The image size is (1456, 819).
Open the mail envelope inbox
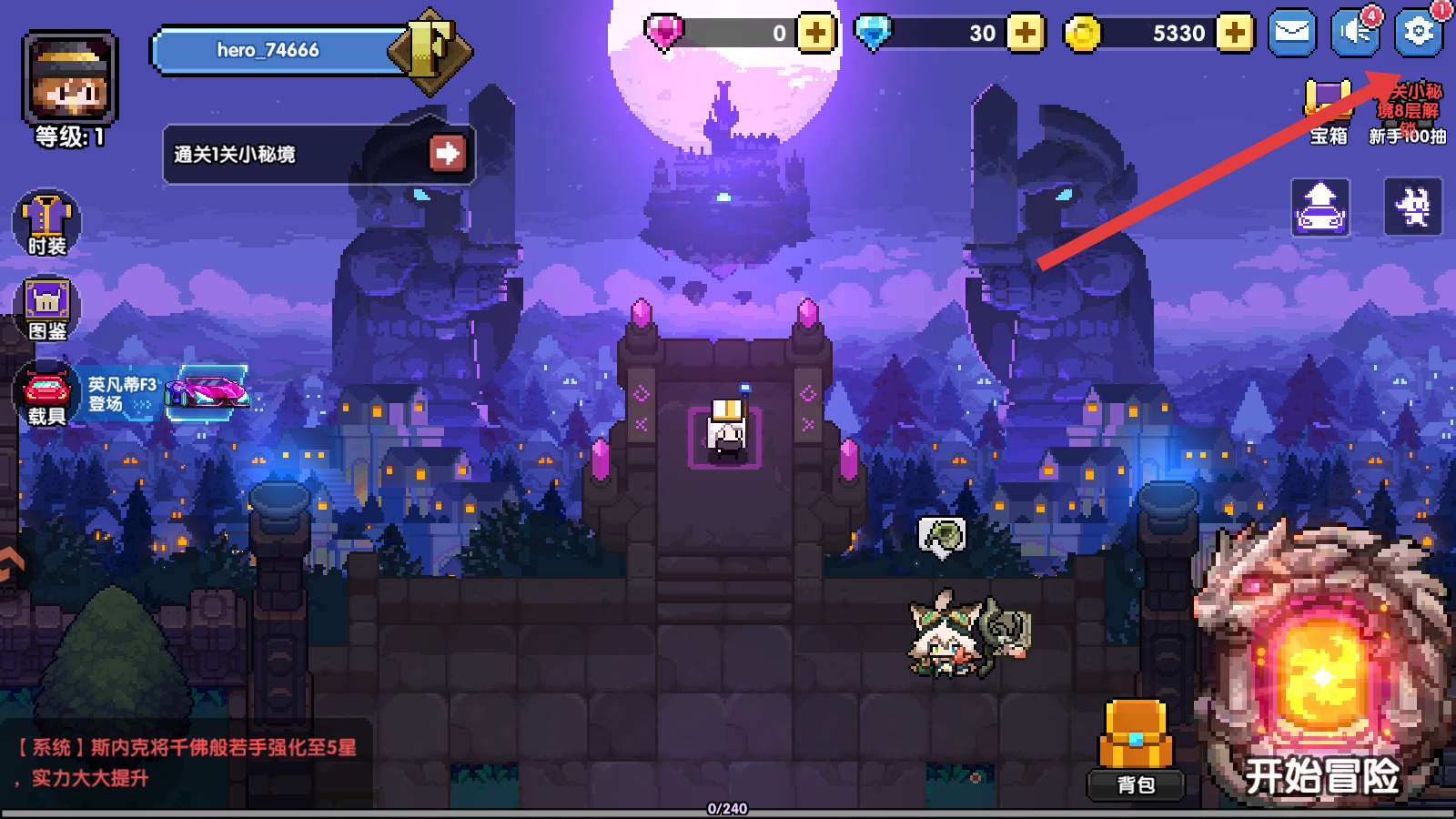1292,33
